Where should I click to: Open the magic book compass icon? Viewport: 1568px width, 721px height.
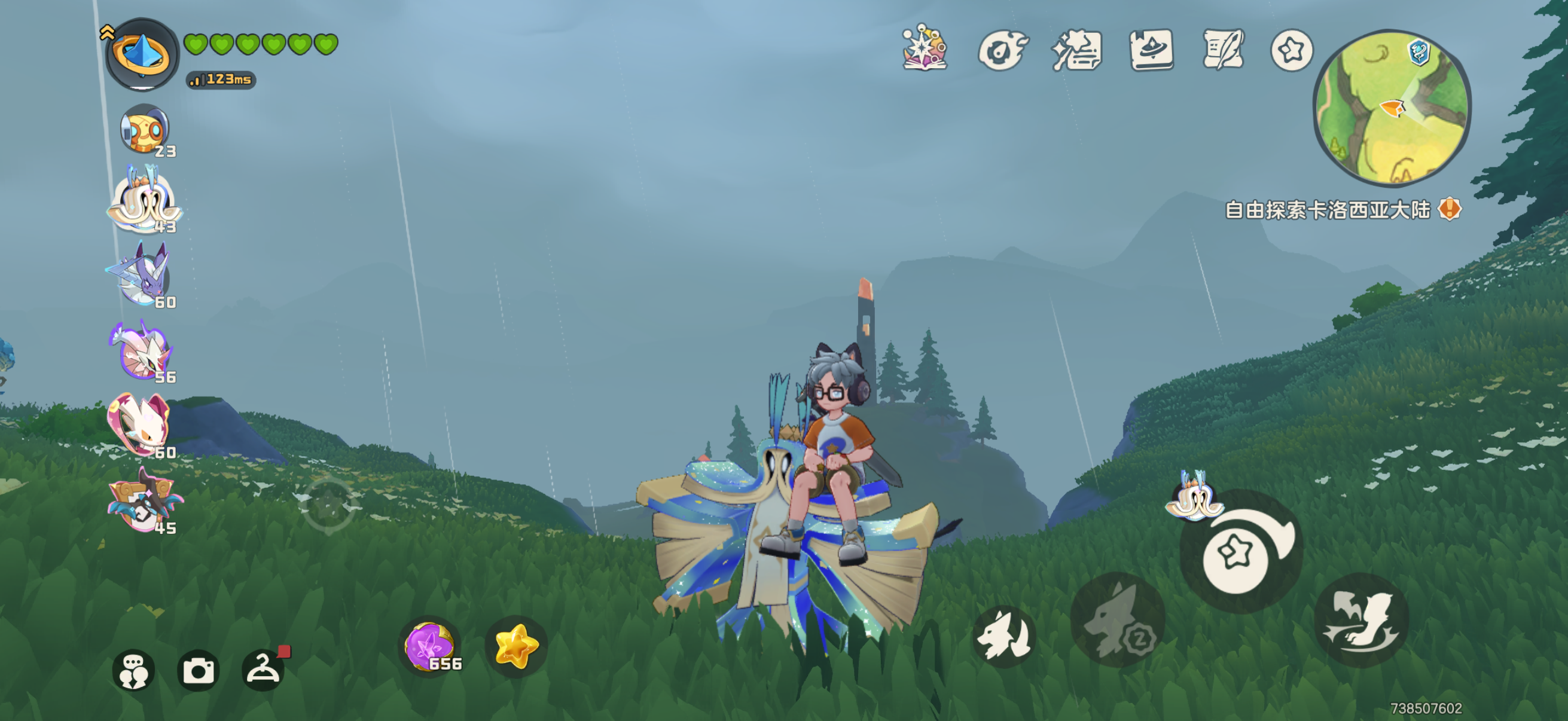coord(925,48)
